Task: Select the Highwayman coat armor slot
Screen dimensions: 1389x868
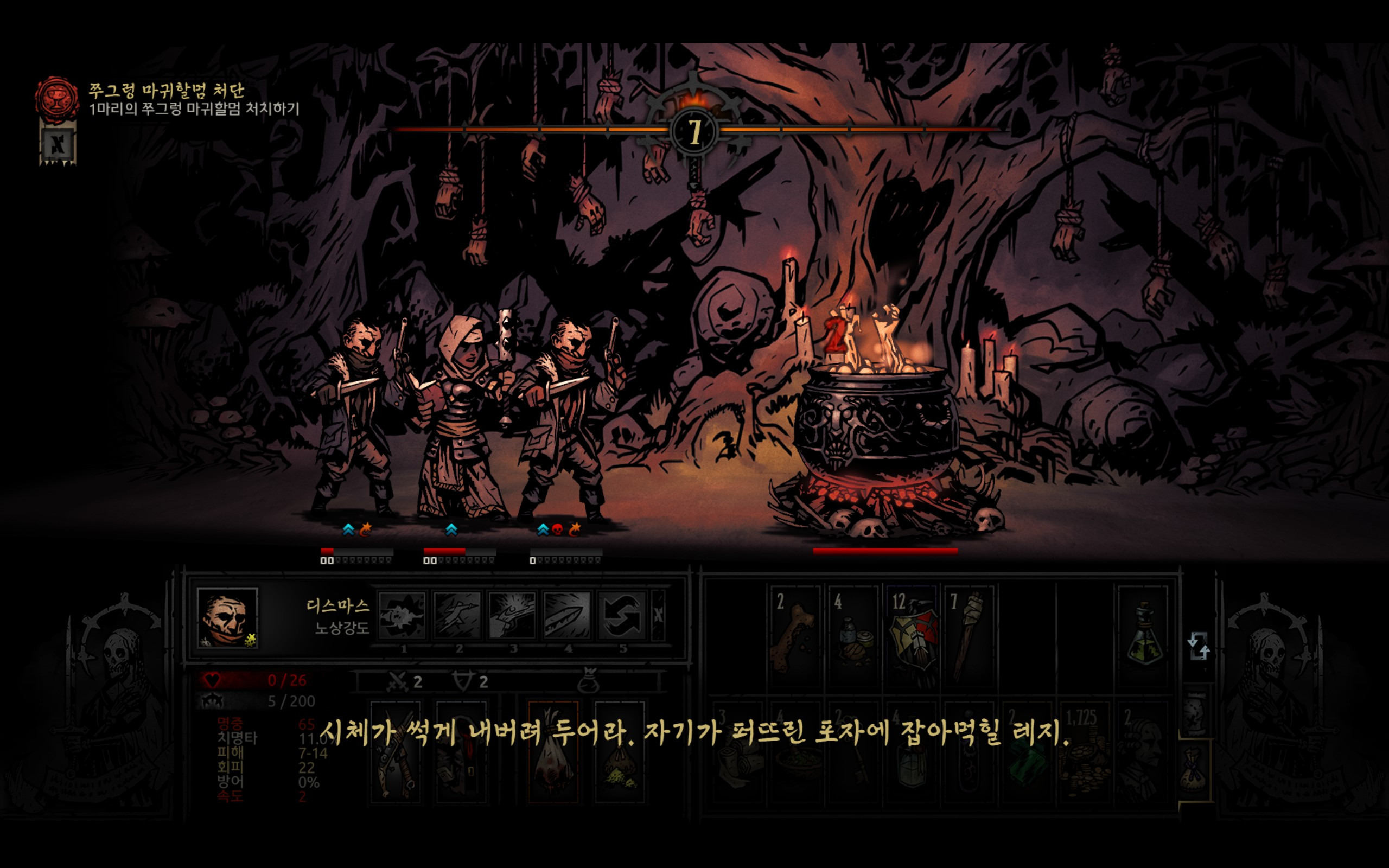Action: [461, 751]
